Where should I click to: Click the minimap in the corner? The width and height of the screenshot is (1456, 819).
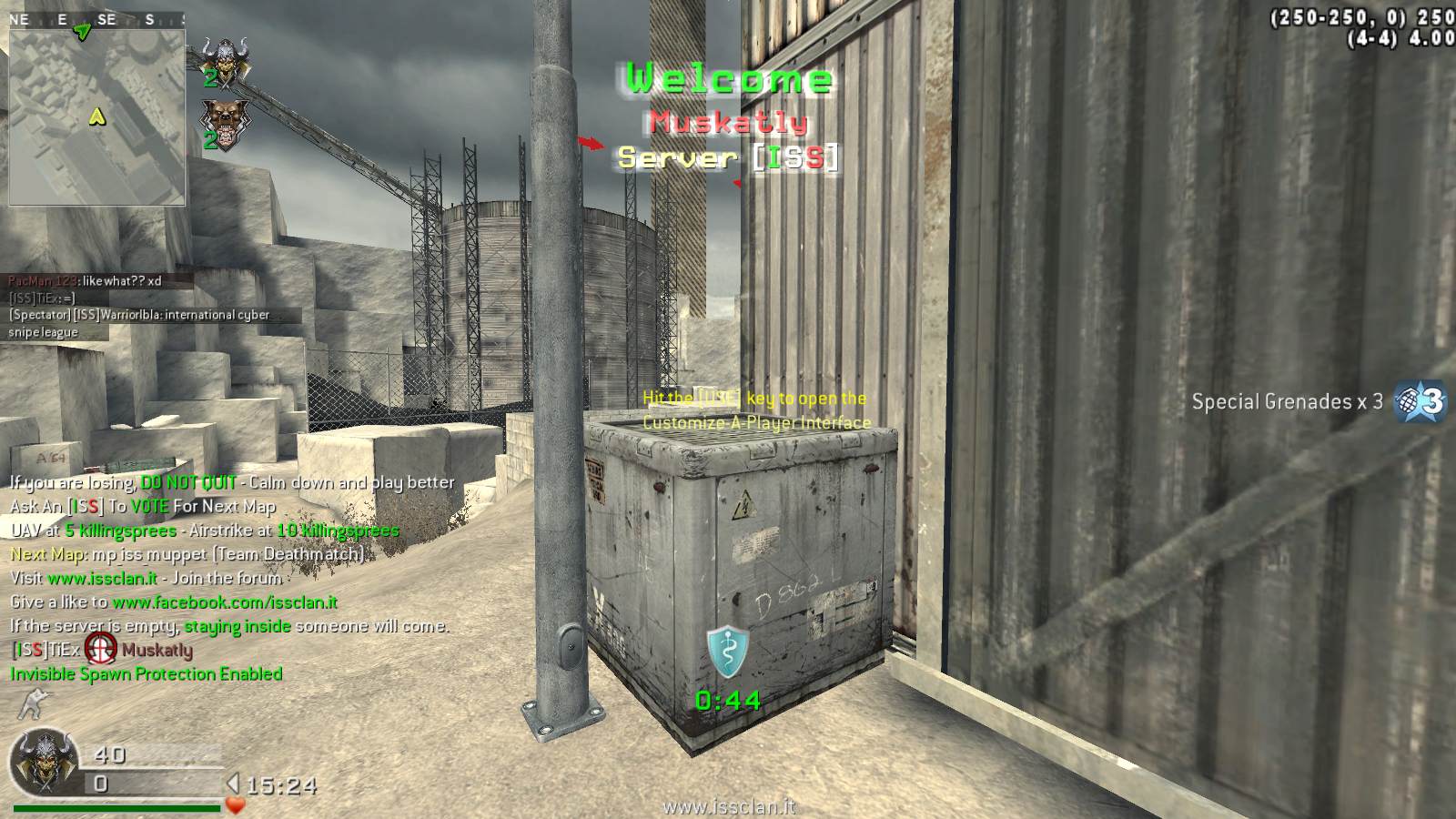tap(97, 116)
